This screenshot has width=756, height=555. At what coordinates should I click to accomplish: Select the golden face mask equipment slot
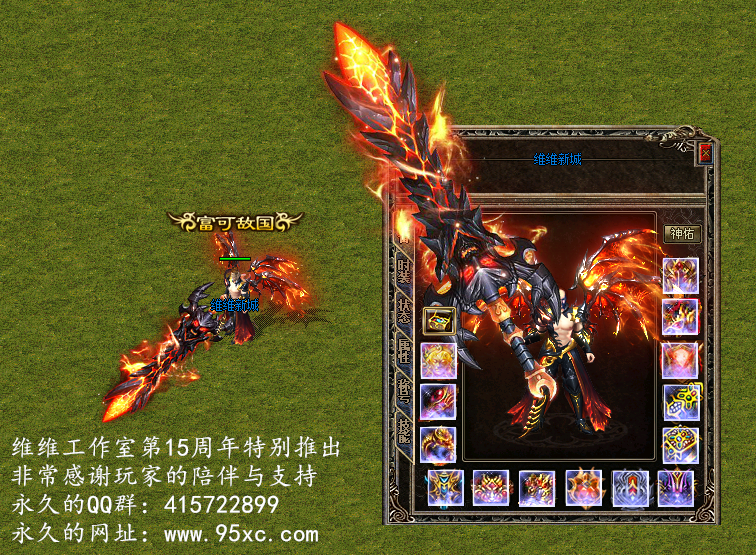(x=438, y=360)
